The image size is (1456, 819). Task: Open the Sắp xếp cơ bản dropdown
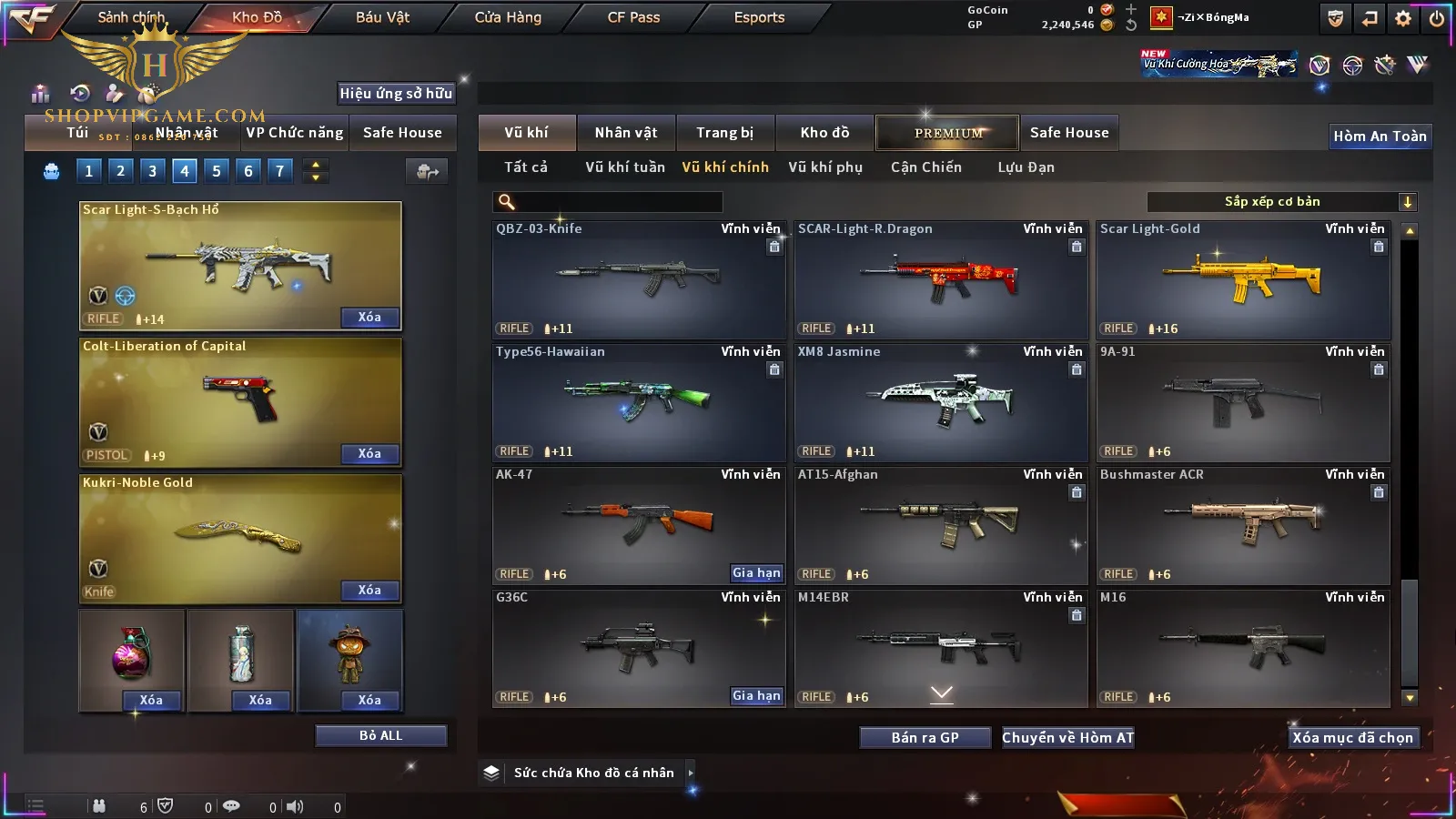pos(1281,202)
